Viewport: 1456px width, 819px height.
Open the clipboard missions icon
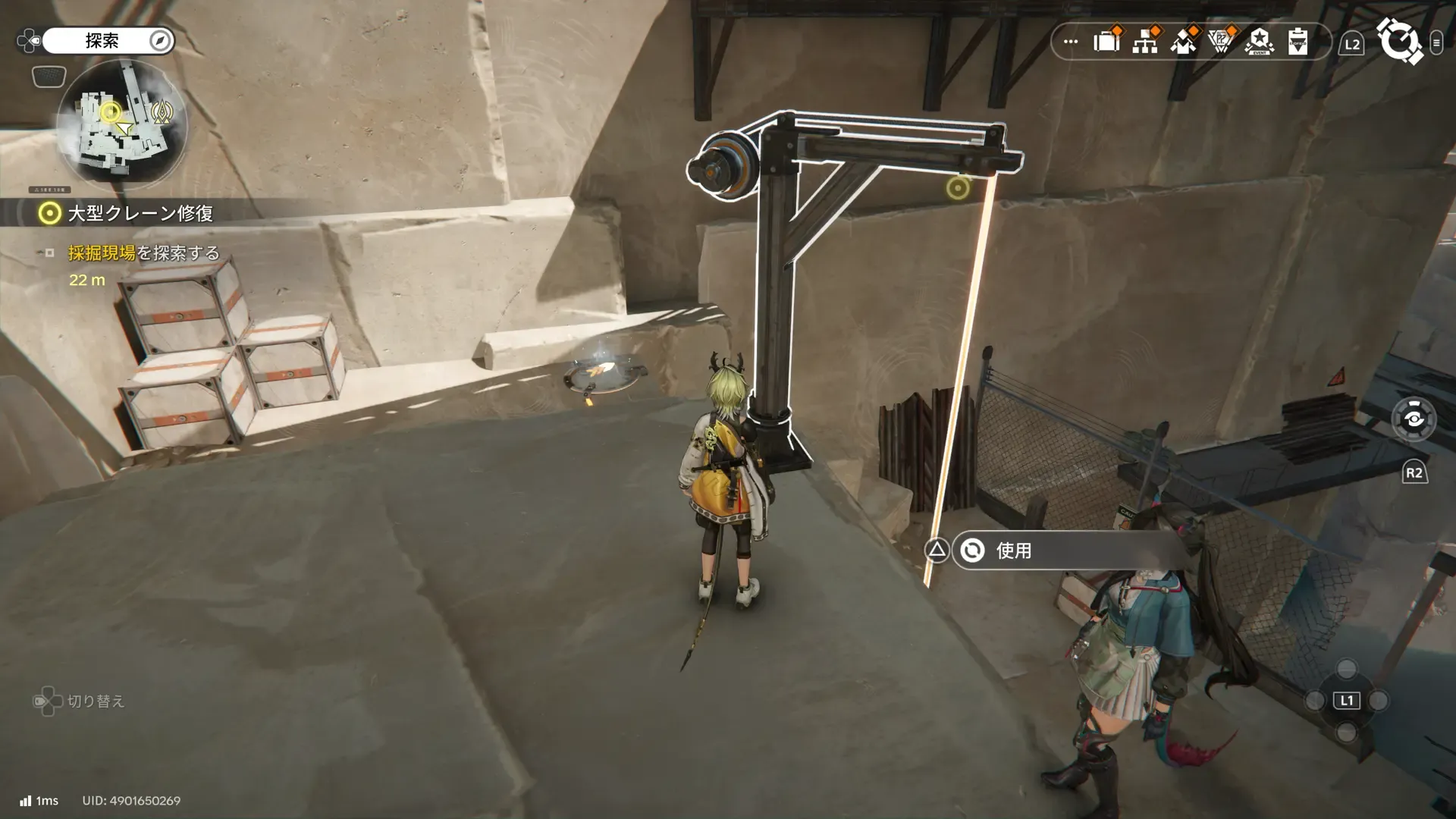pos(1298,42)
